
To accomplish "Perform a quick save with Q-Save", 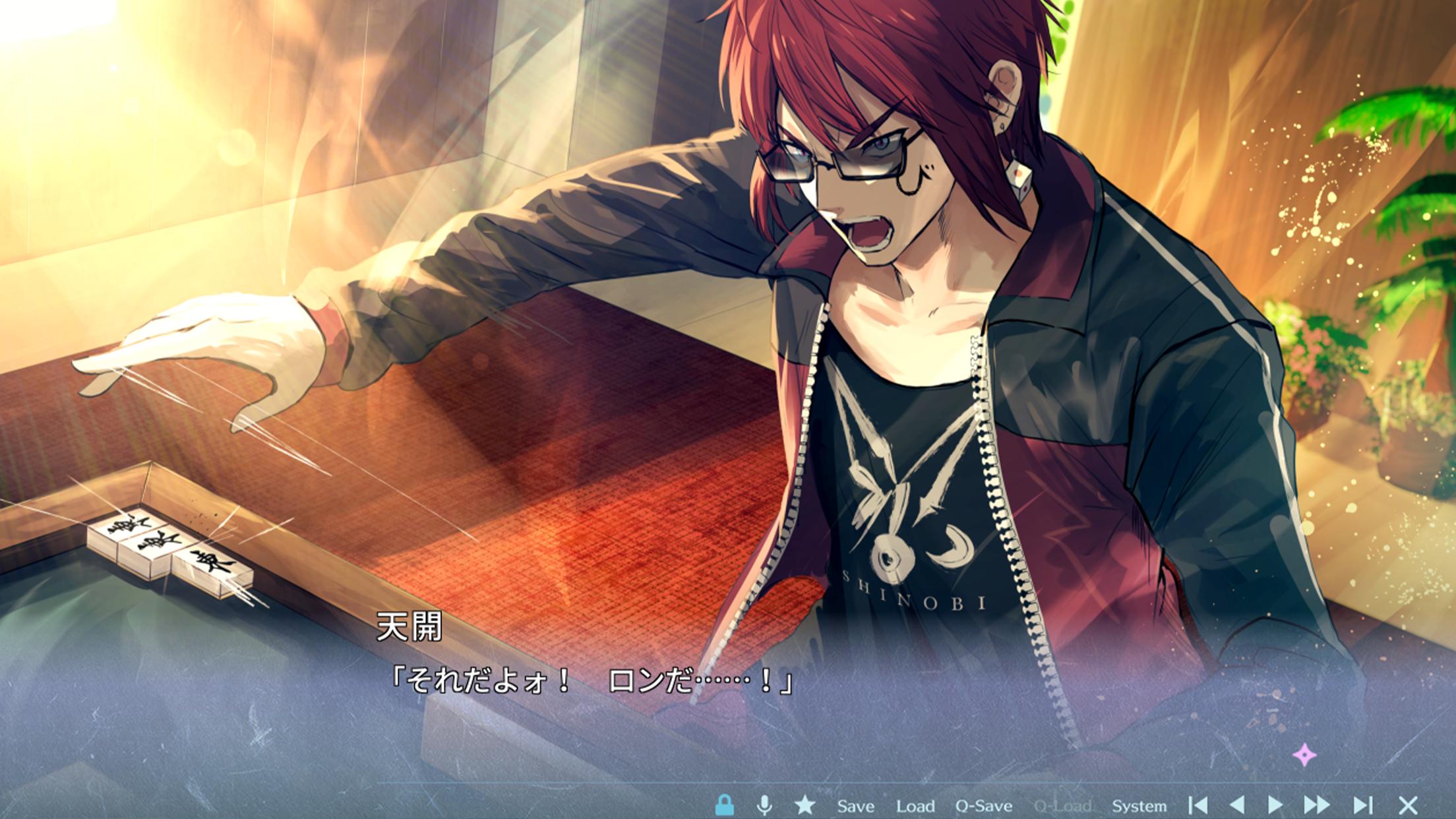I will pyautogui.click(x=983, y=806).
